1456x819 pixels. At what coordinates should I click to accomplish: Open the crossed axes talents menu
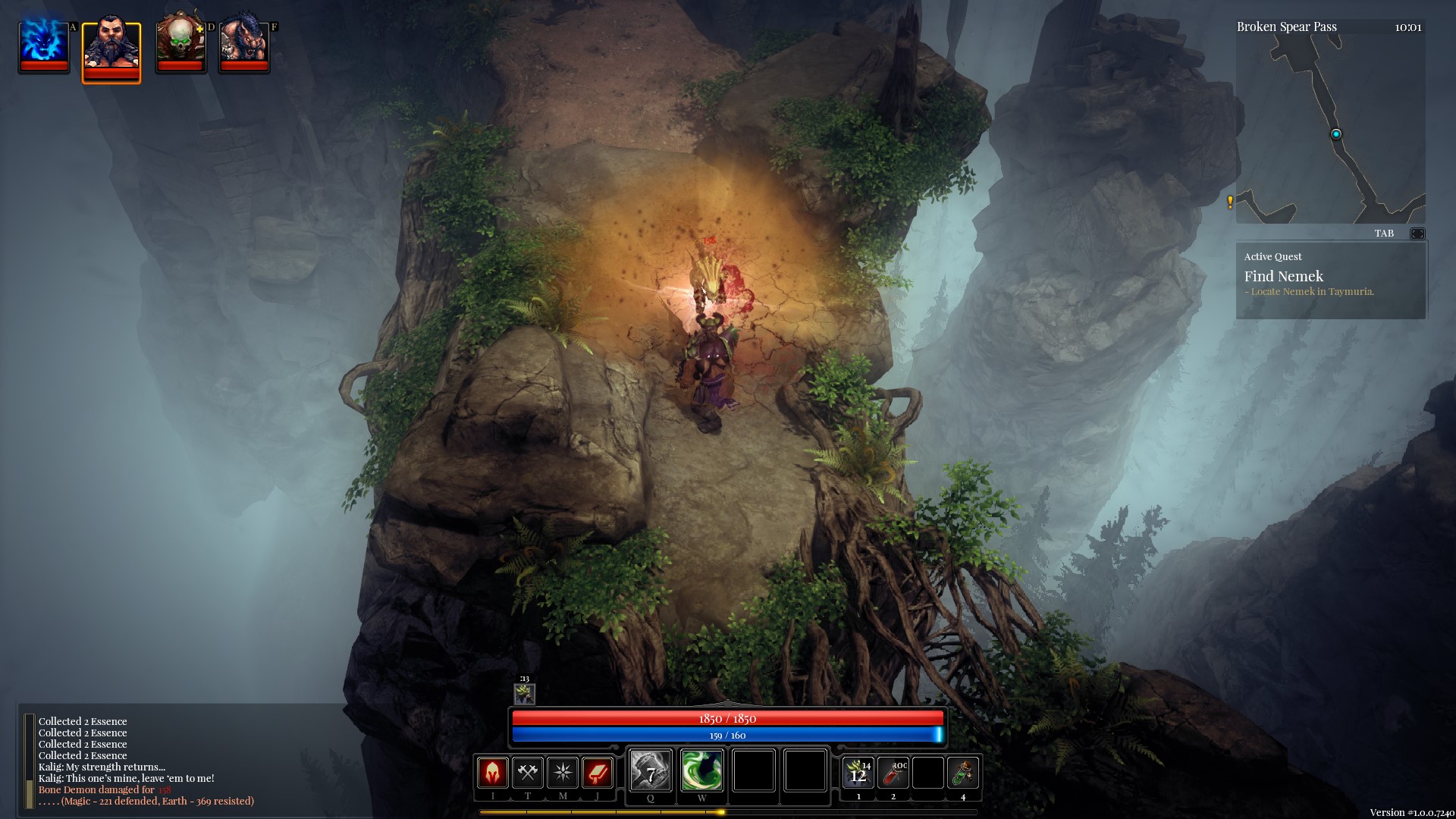click(x=527, y=773)
